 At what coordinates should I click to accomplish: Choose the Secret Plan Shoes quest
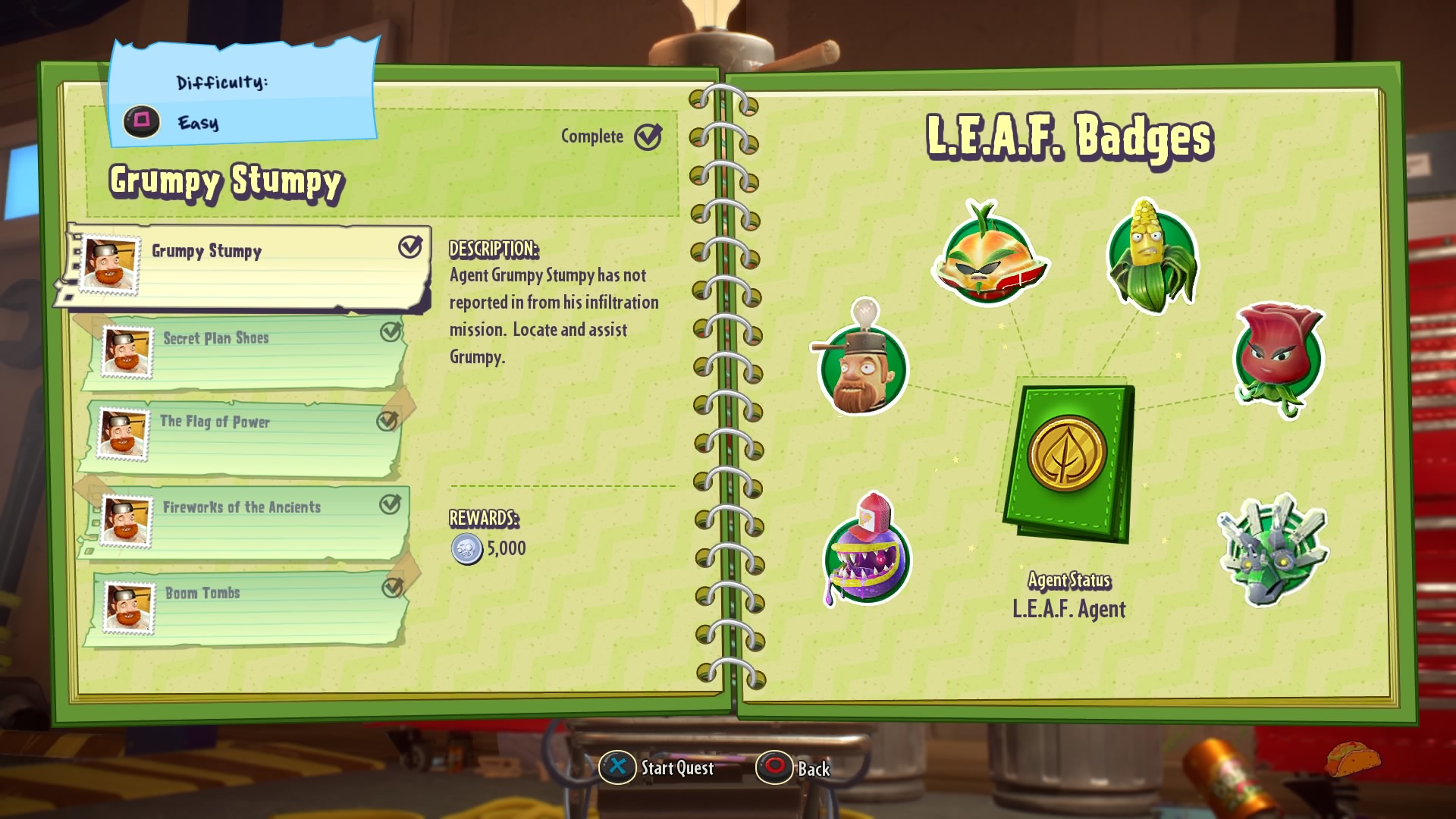click(x=243, y=352)
